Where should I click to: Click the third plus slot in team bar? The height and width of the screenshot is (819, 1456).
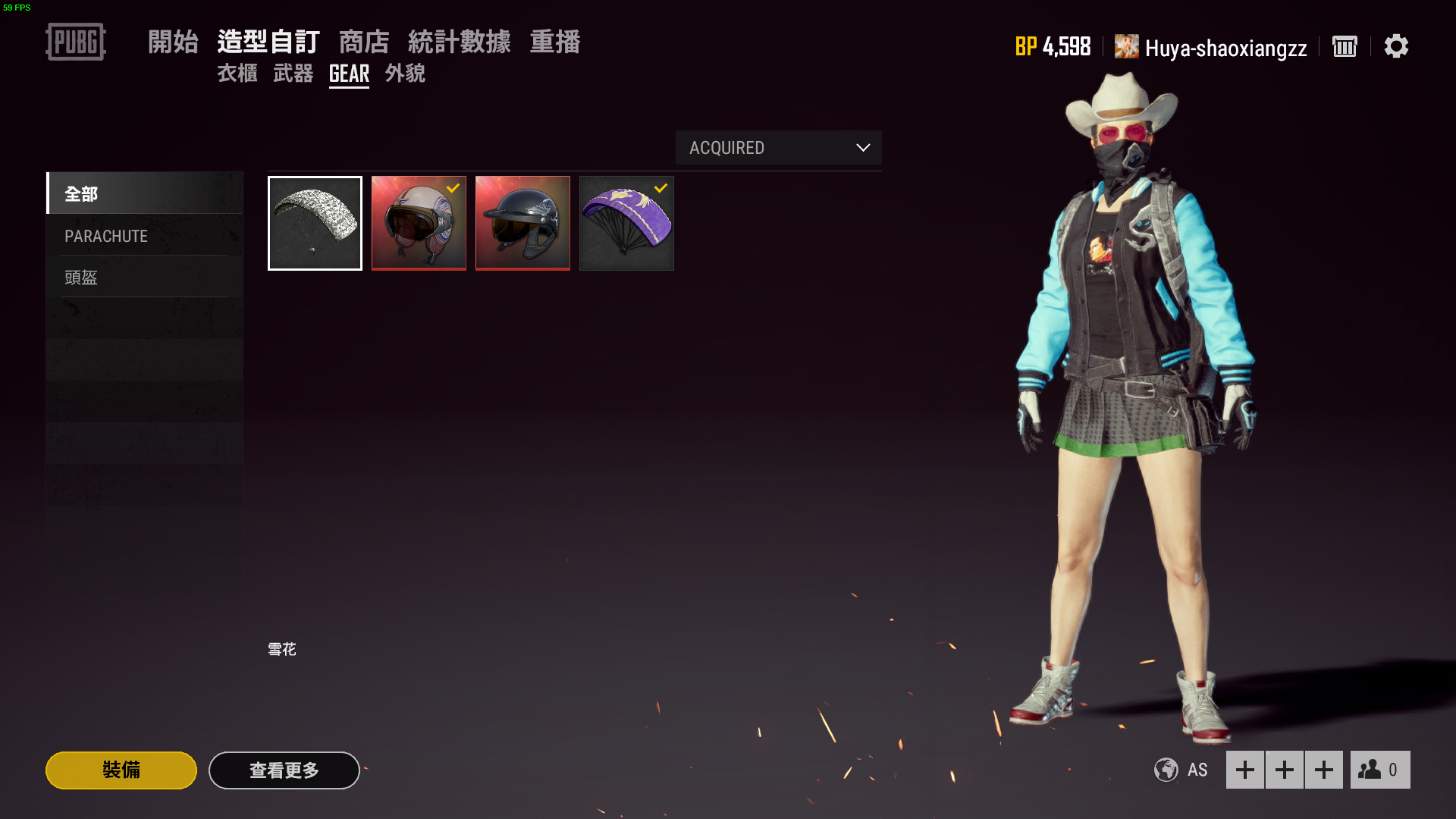point(1324,770)
